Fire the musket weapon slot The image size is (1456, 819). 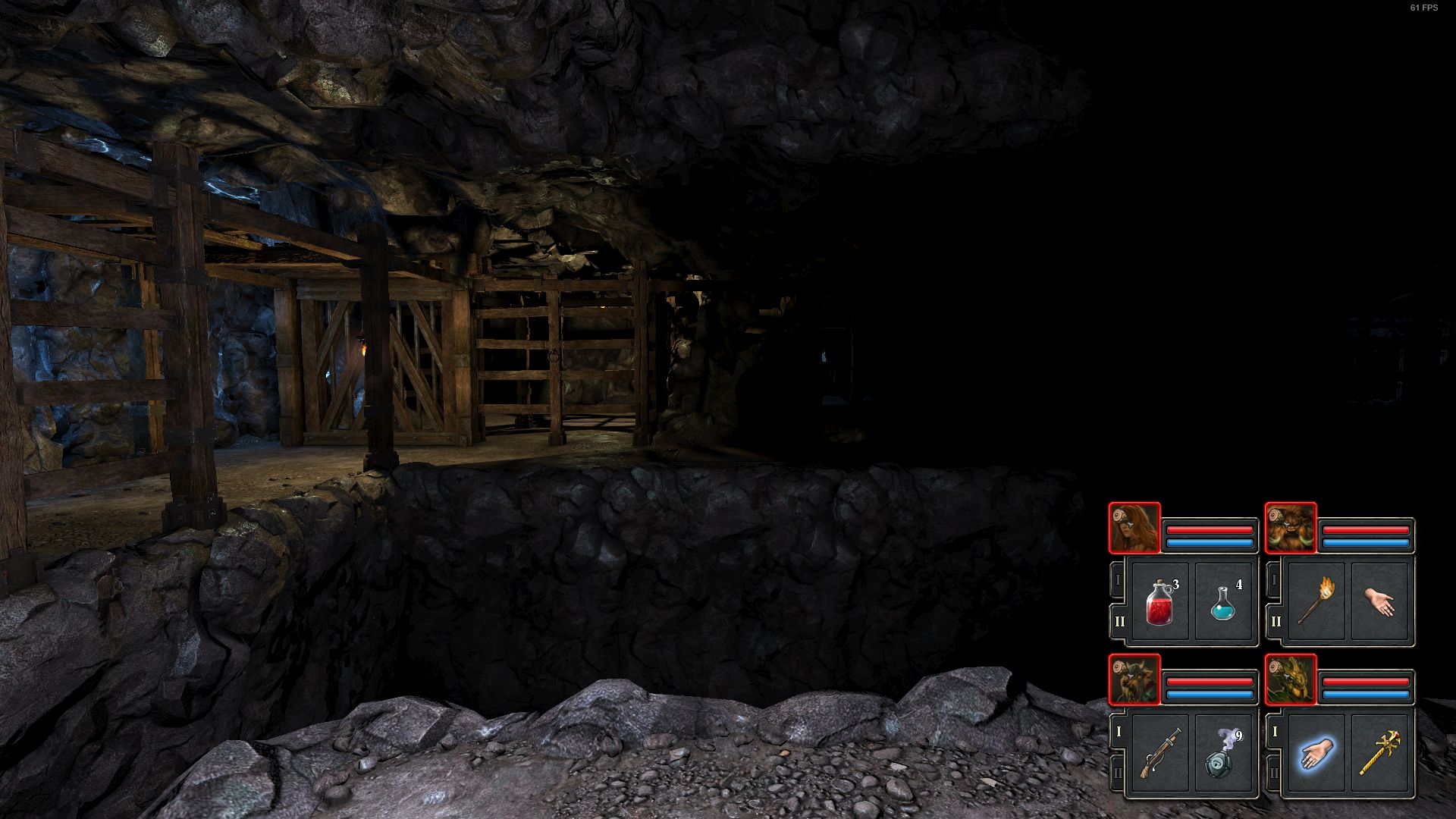click(1158, 753)
